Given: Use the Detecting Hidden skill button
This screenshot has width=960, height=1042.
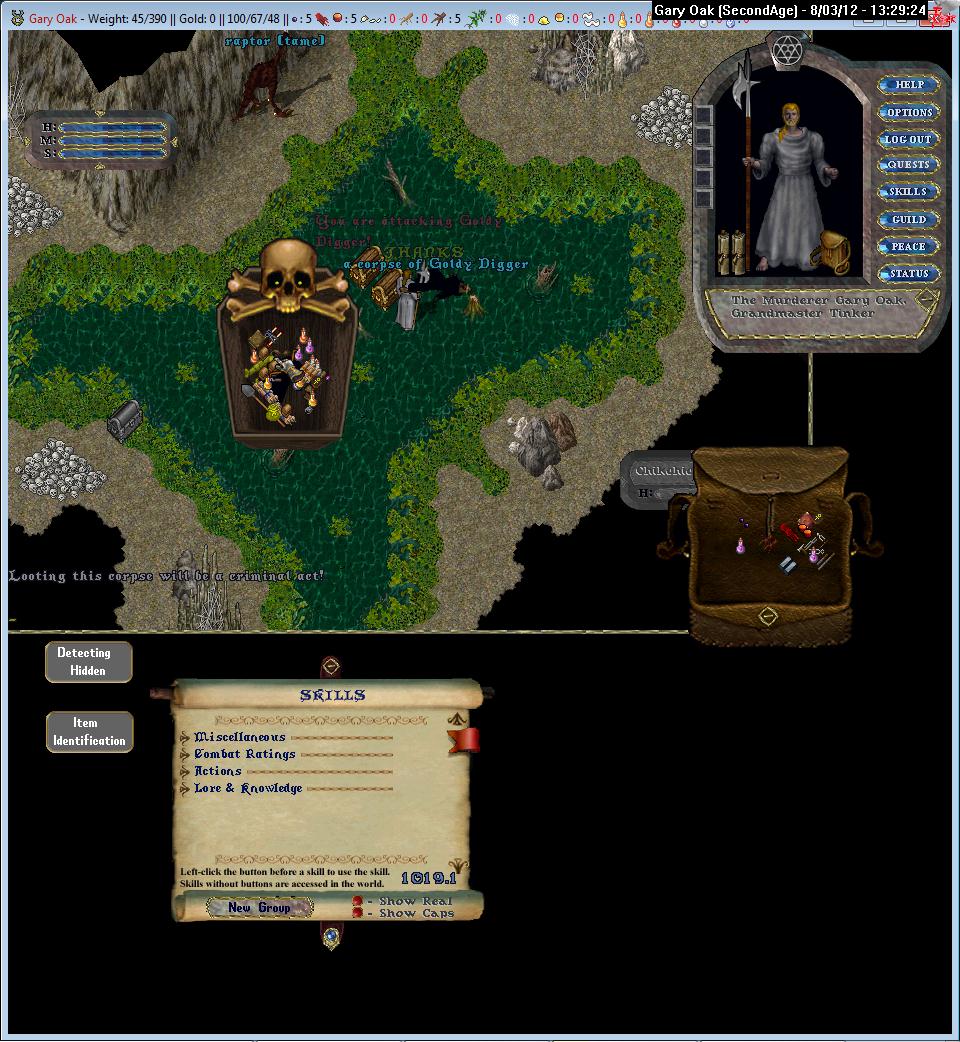Looking at the screenshot, I should click(x=88, y=662).
